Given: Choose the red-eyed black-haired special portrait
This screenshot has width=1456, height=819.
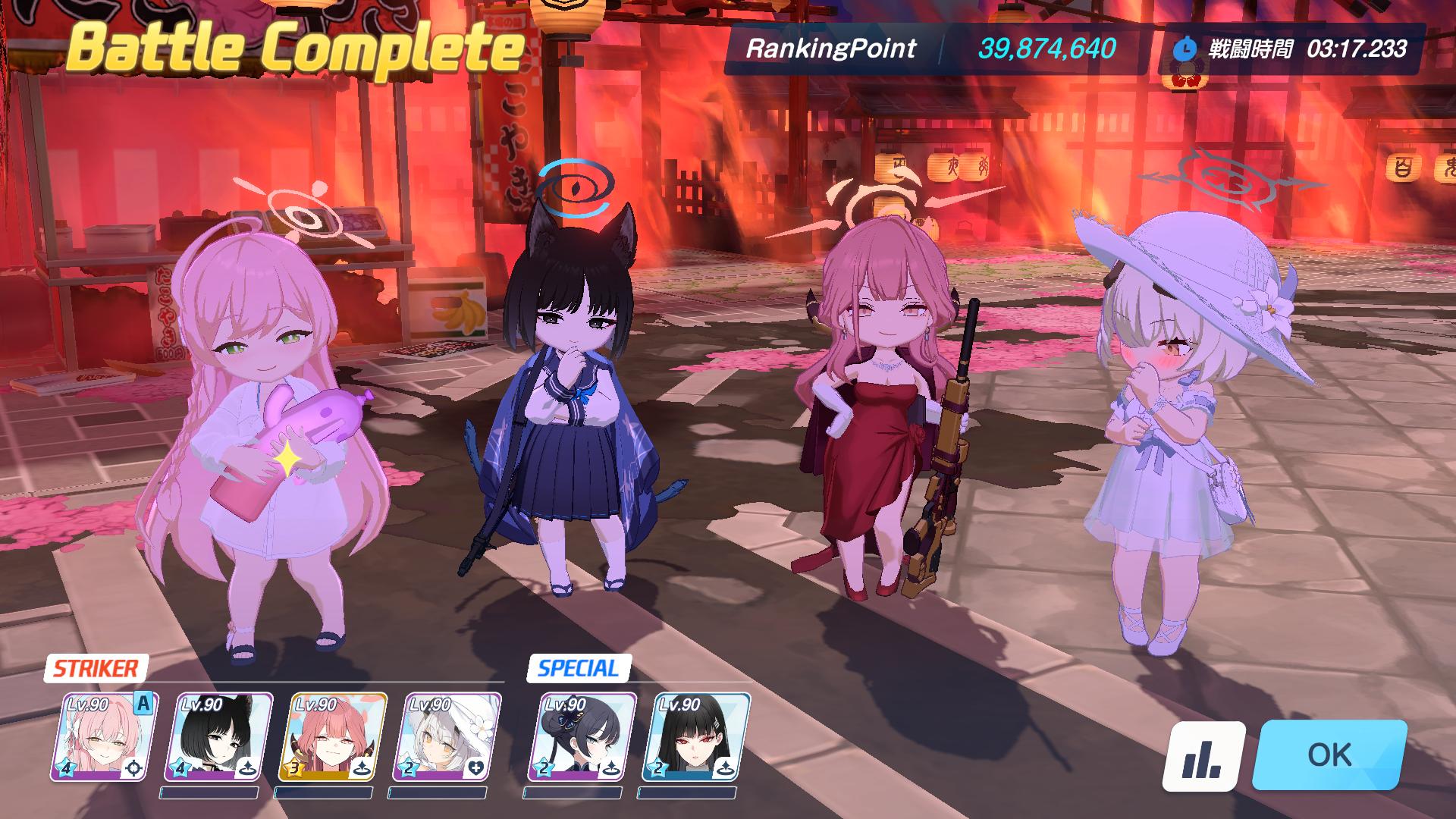Looking at the screenshot, I should click(x=695, y=737).
